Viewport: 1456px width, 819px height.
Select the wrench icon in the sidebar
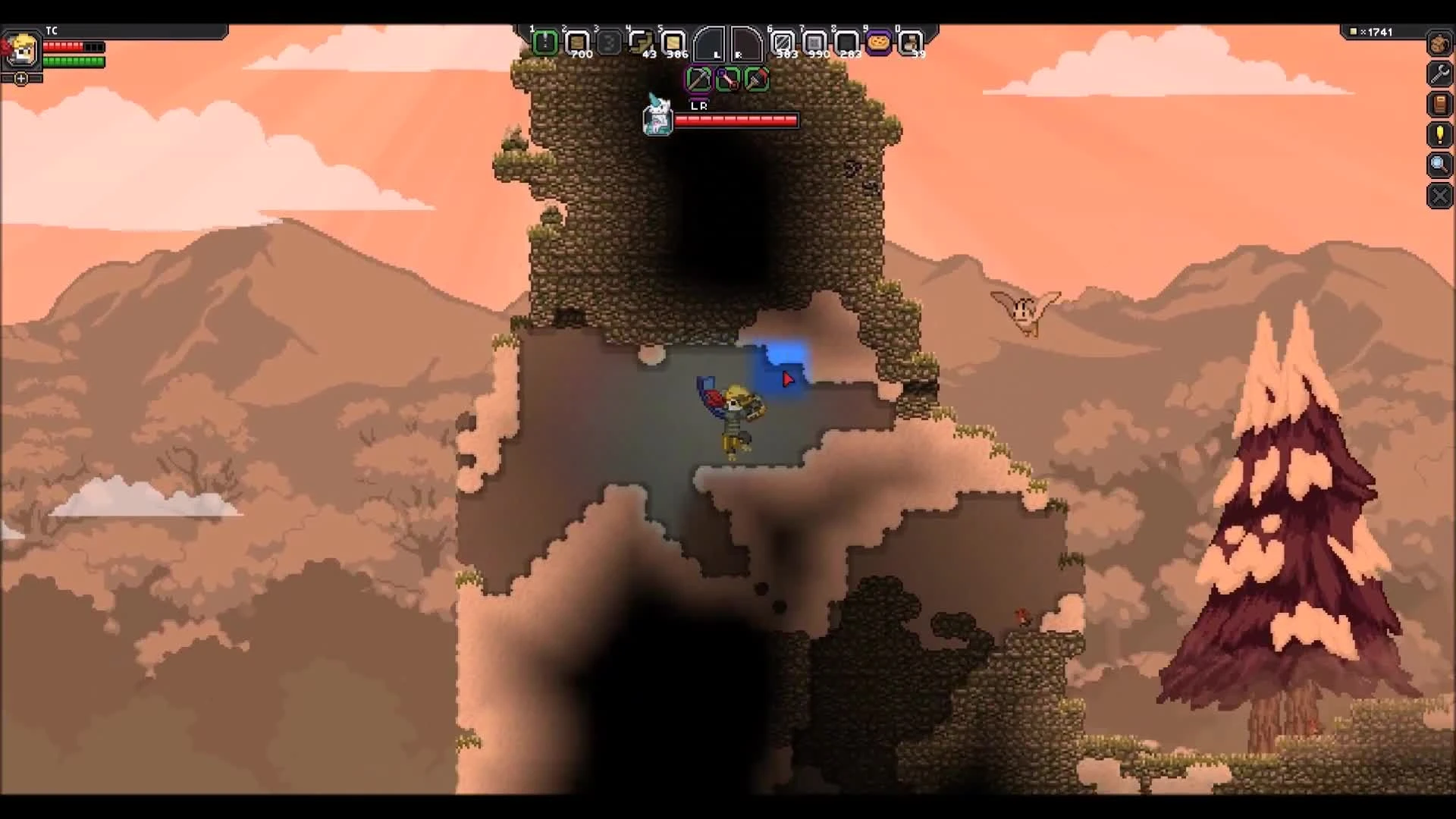(1439, 74)
